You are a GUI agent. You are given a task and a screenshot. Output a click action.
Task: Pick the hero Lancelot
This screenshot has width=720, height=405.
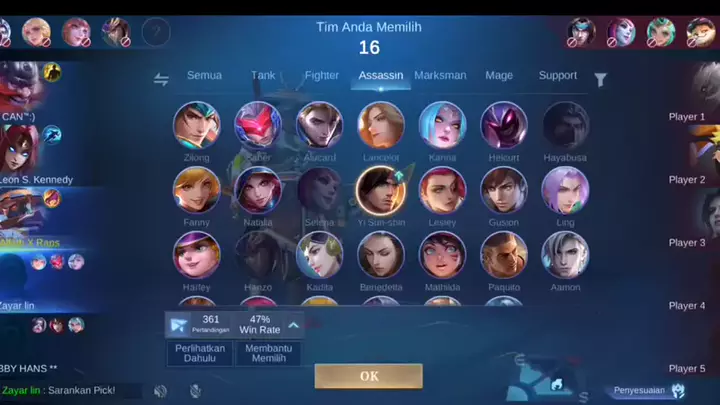[381, 125]
